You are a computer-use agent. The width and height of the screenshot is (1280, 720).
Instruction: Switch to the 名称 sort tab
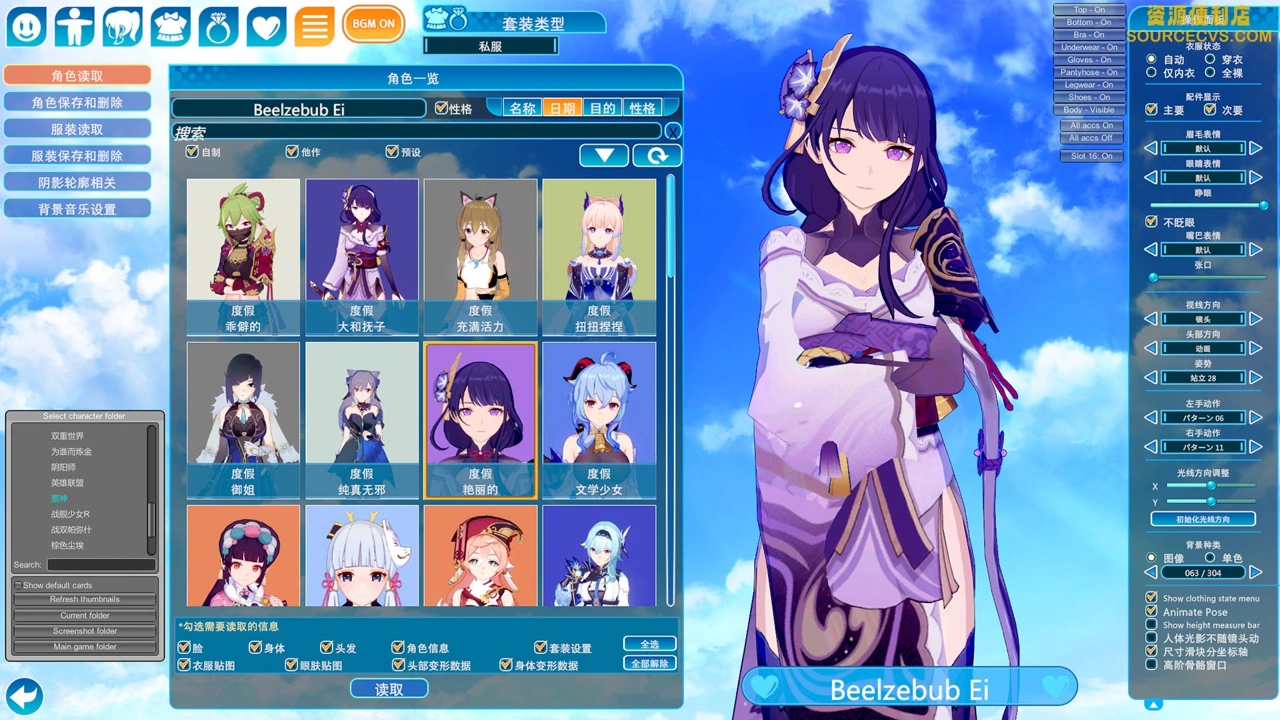[x=522, y=108]
